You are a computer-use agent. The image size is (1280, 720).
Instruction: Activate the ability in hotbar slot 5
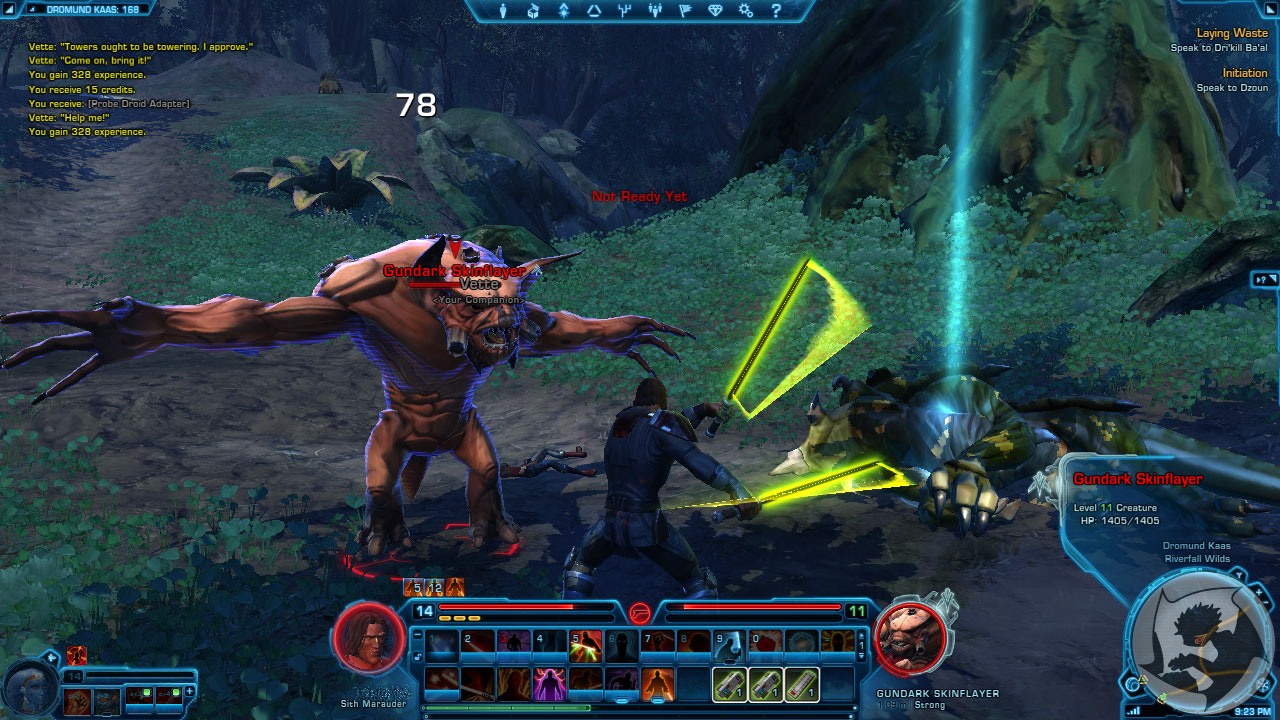[x=585, y=647]
